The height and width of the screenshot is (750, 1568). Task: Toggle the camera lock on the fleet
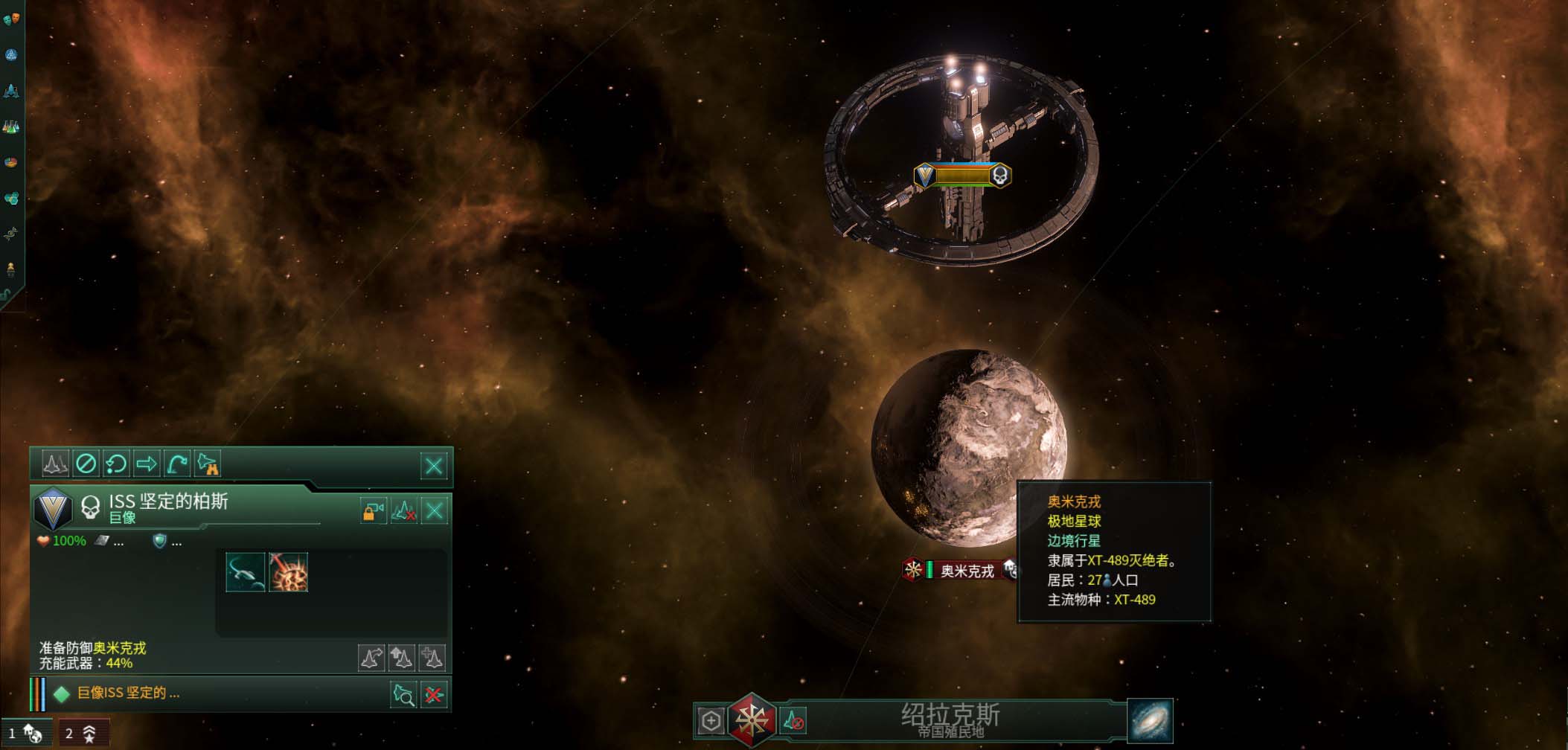[x=373, y=511]
